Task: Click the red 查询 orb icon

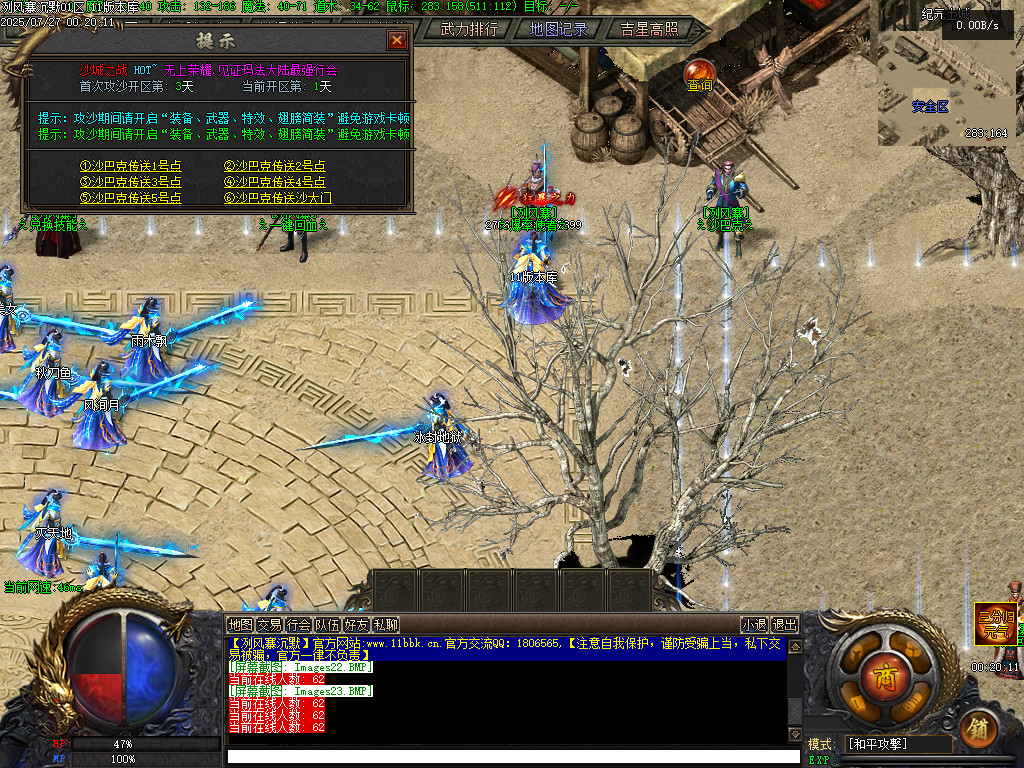Action: [699, 72]
